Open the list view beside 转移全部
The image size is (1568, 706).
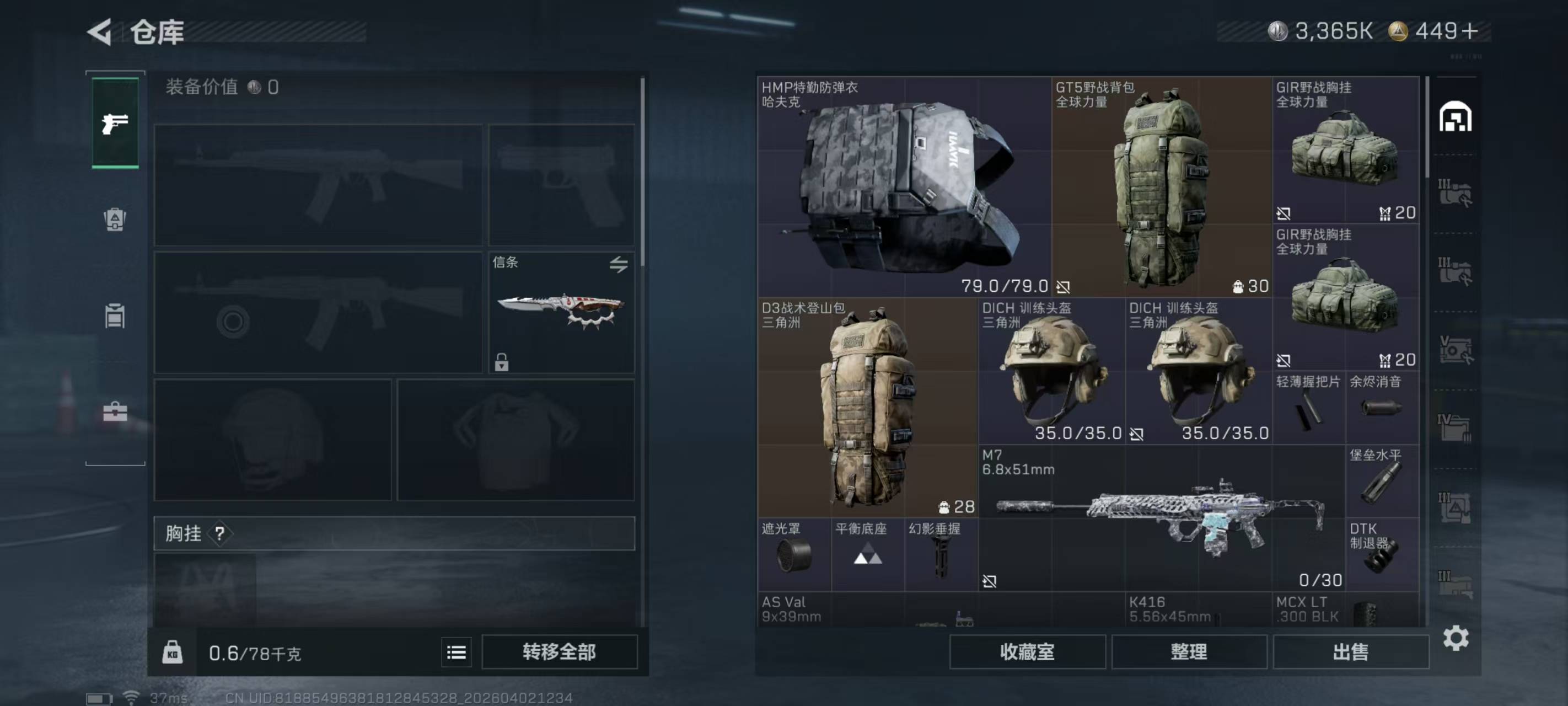pyautogui.click(x=456, y=652)
